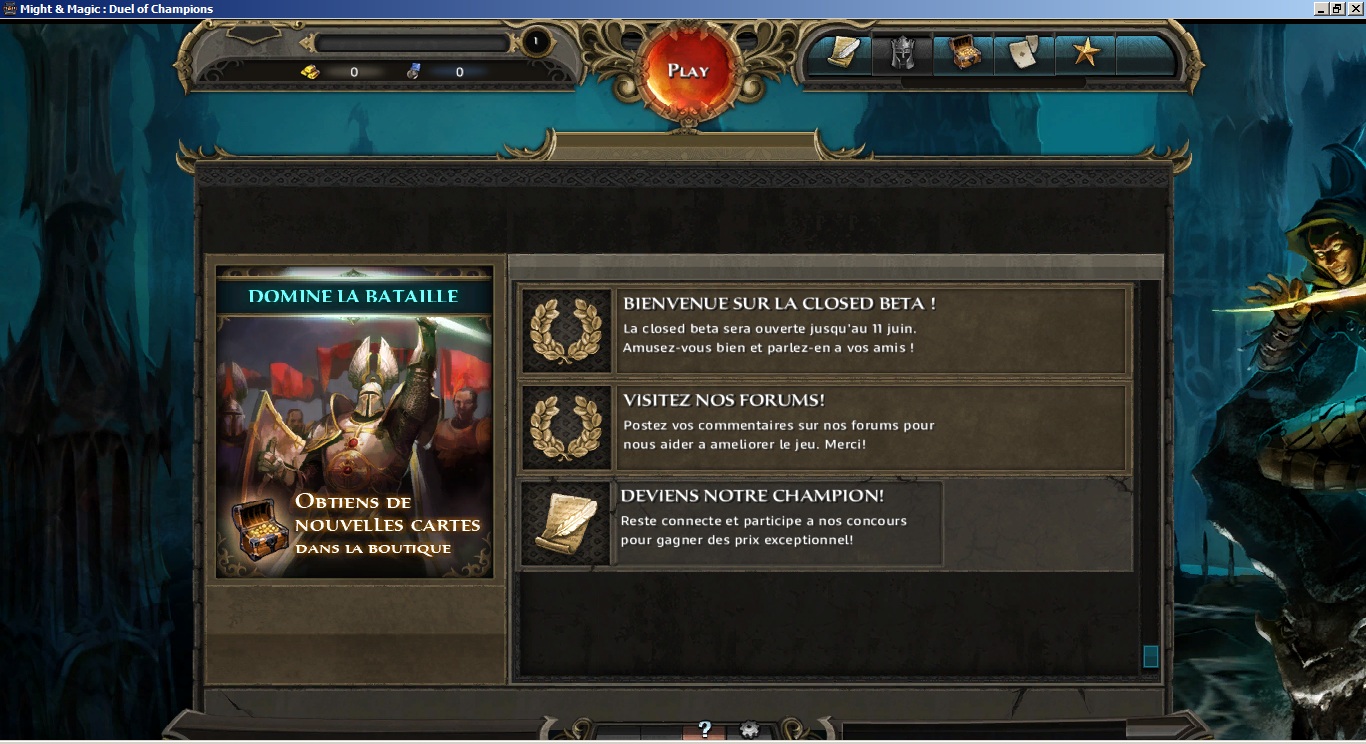Open the treasure chest shop tab
The width and height of the screenshot is (1366, 744).
tap(964, 54)
